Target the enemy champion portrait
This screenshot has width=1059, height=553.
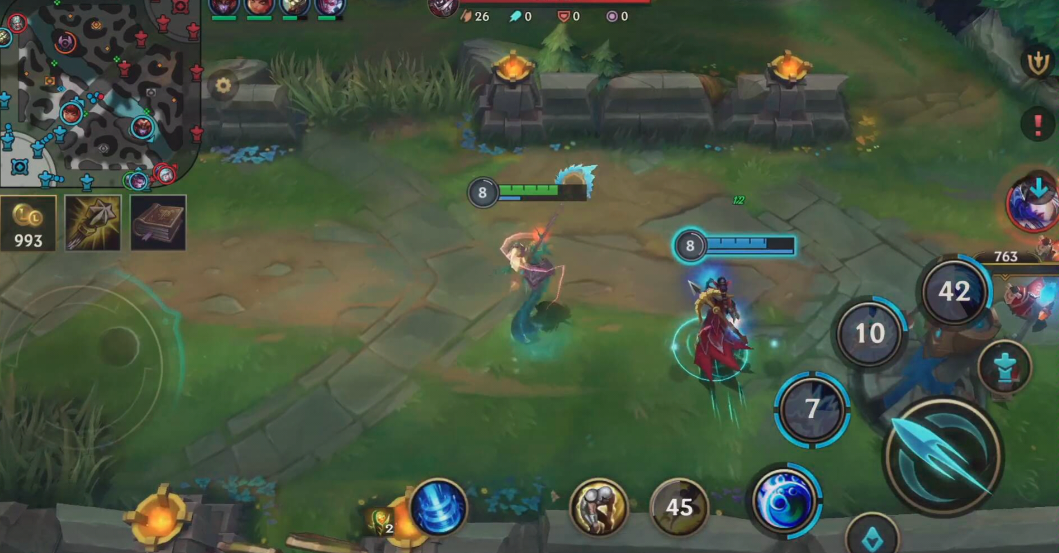[1032, 202]
